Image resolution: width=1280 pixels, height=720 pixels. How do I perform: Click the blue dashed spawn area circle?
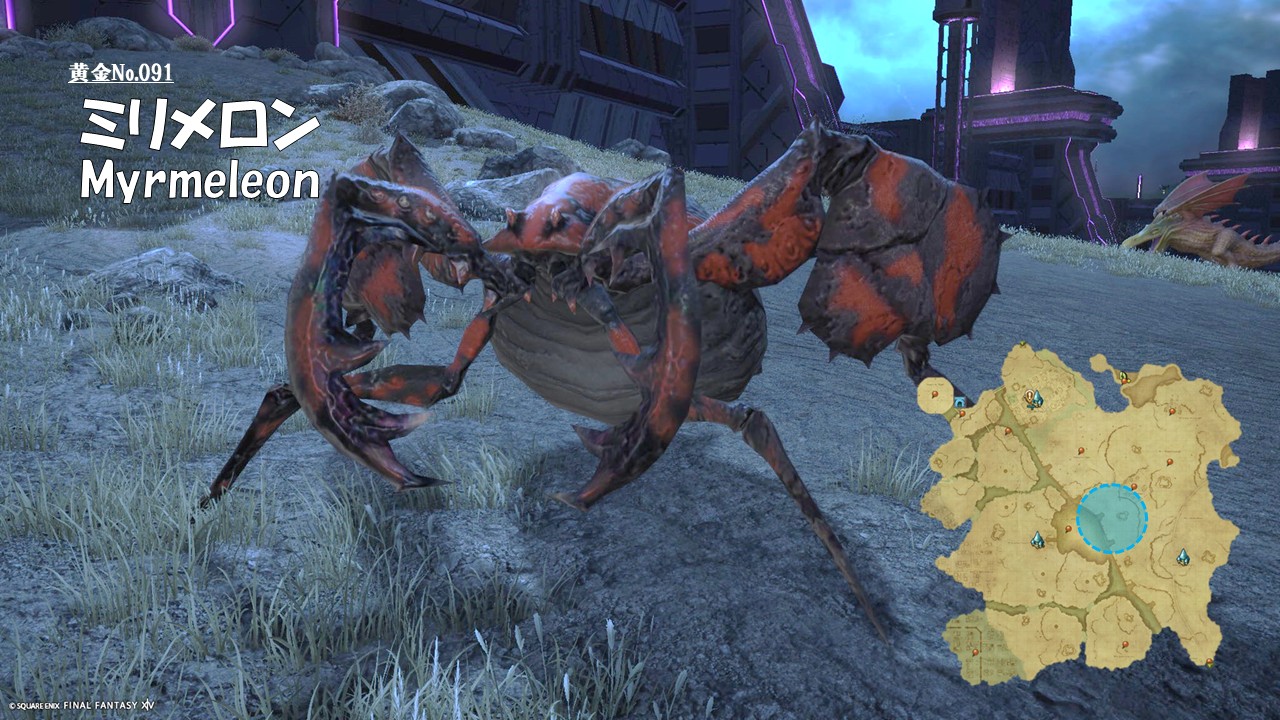(x=1111, y=519)
